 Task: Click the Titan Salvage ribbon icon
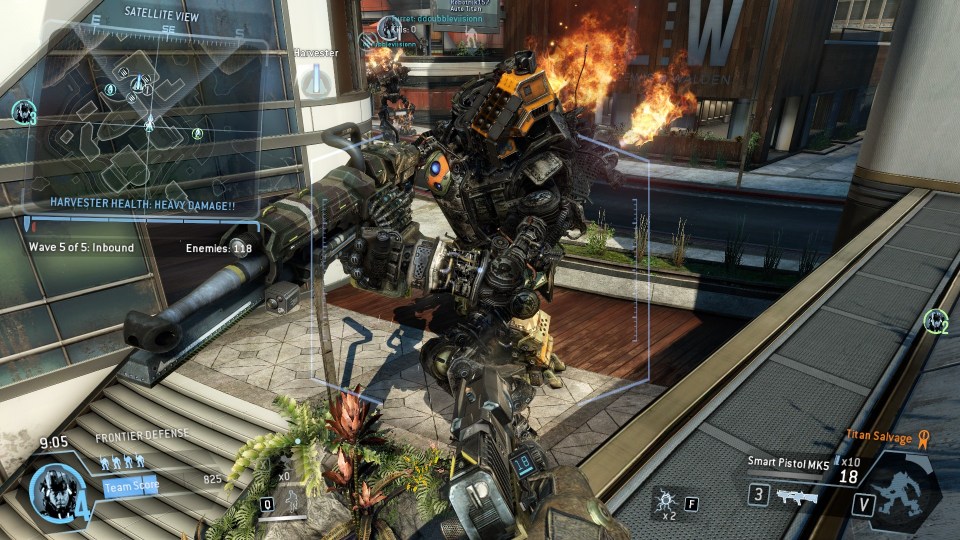click(x=924, y=436)
